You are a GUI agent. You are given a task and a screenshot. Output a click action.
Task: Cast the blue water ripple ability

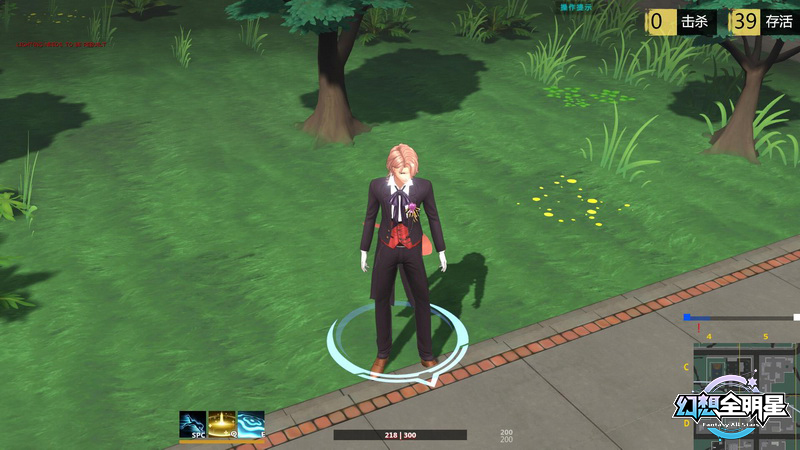point(251,425)
